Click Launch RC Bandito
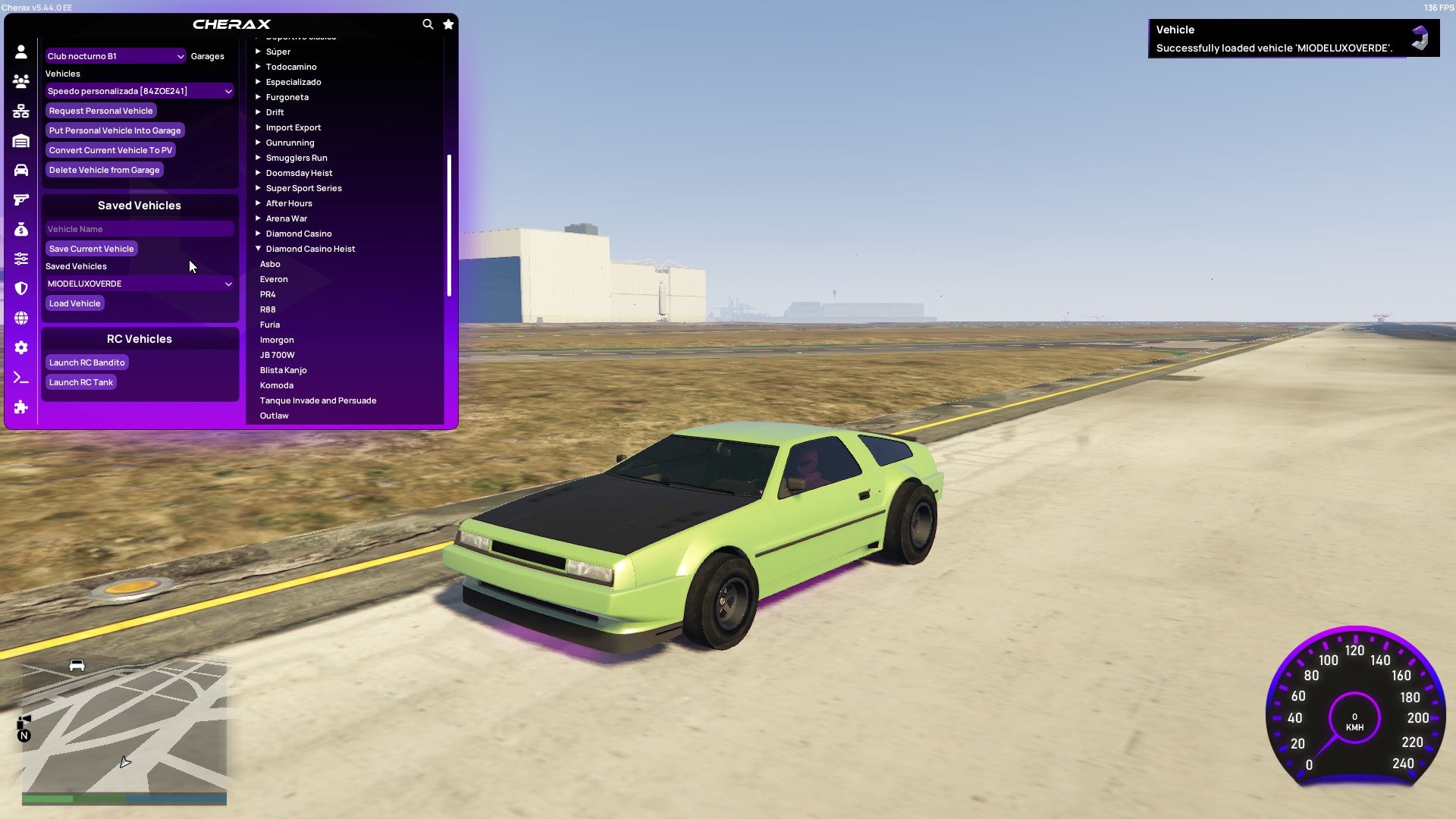 tap(86, 362)
